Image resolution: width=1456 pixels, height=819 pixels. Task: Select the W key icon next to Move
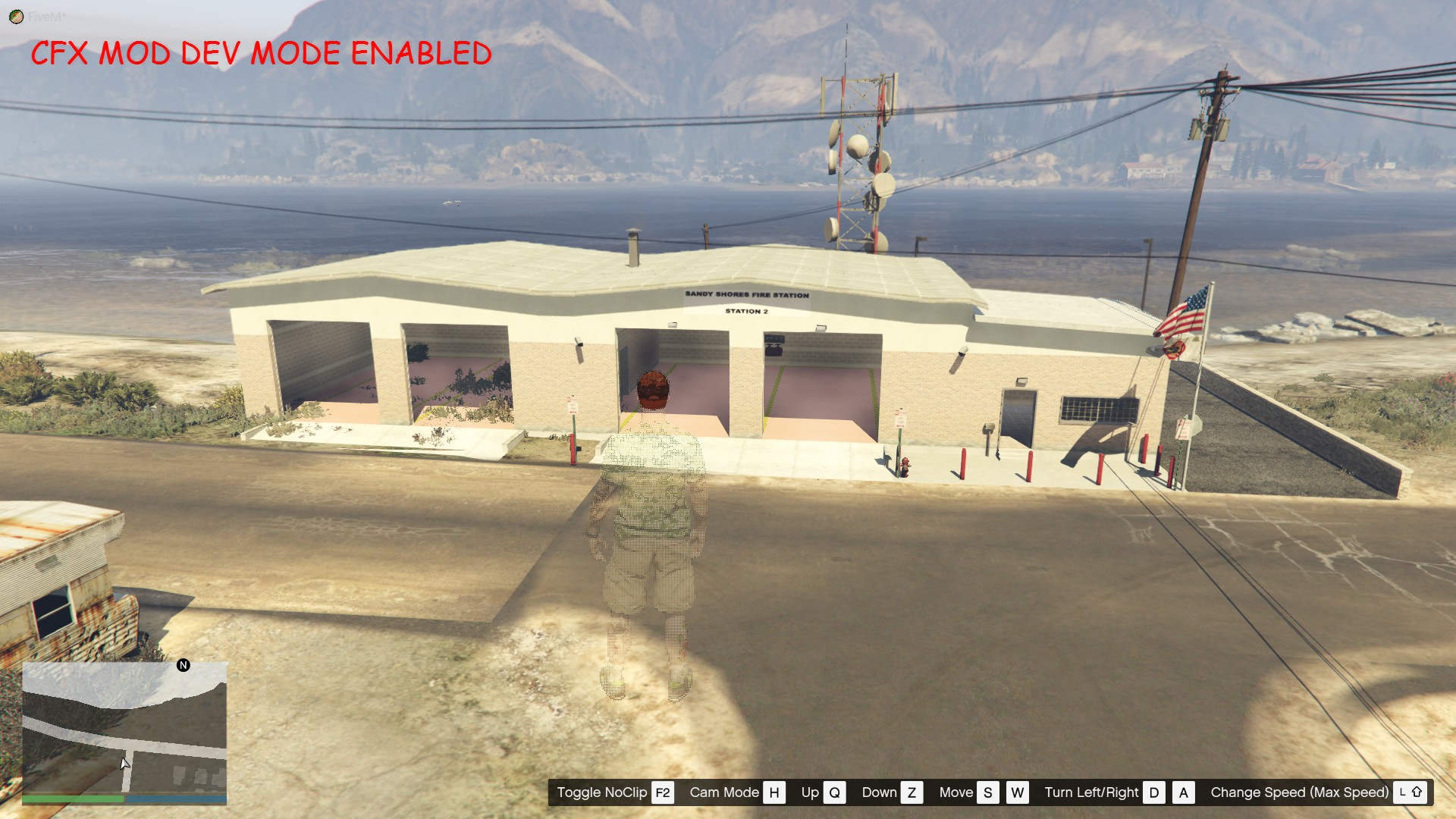[1018, 792]
